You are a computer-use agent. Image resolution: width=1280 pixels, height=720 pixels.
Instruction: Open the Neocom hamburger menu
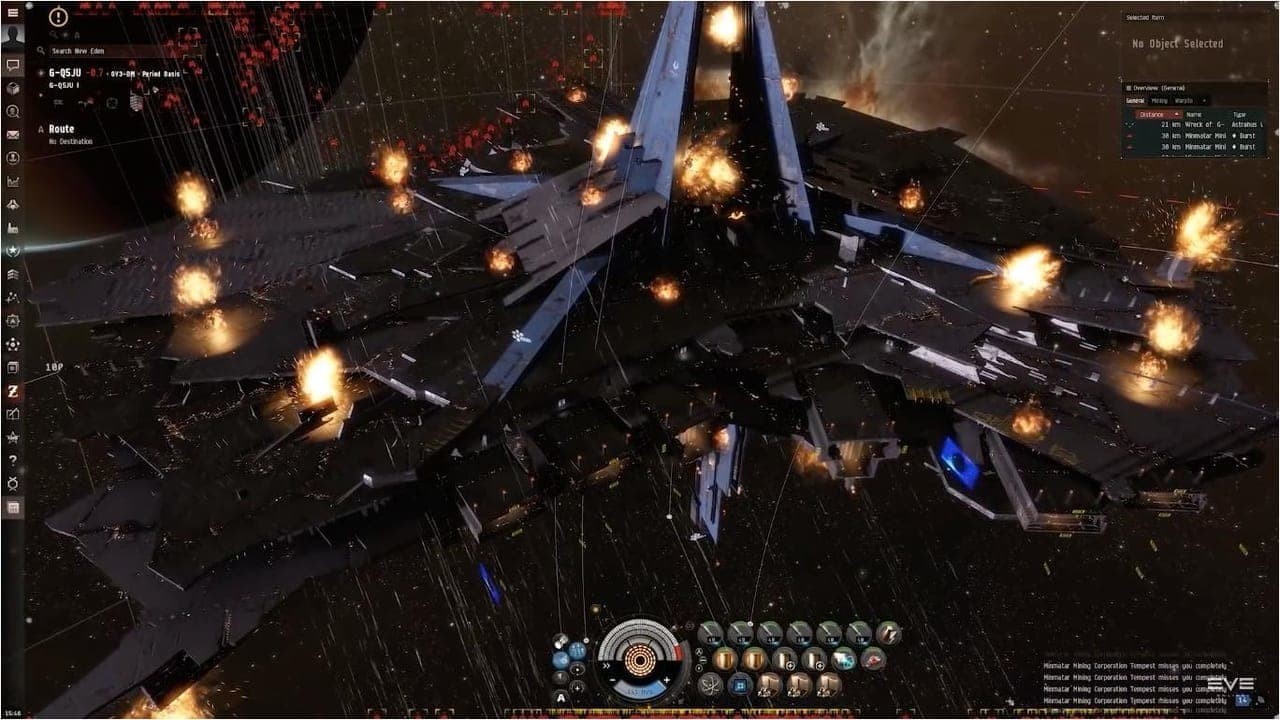point(13,12)
